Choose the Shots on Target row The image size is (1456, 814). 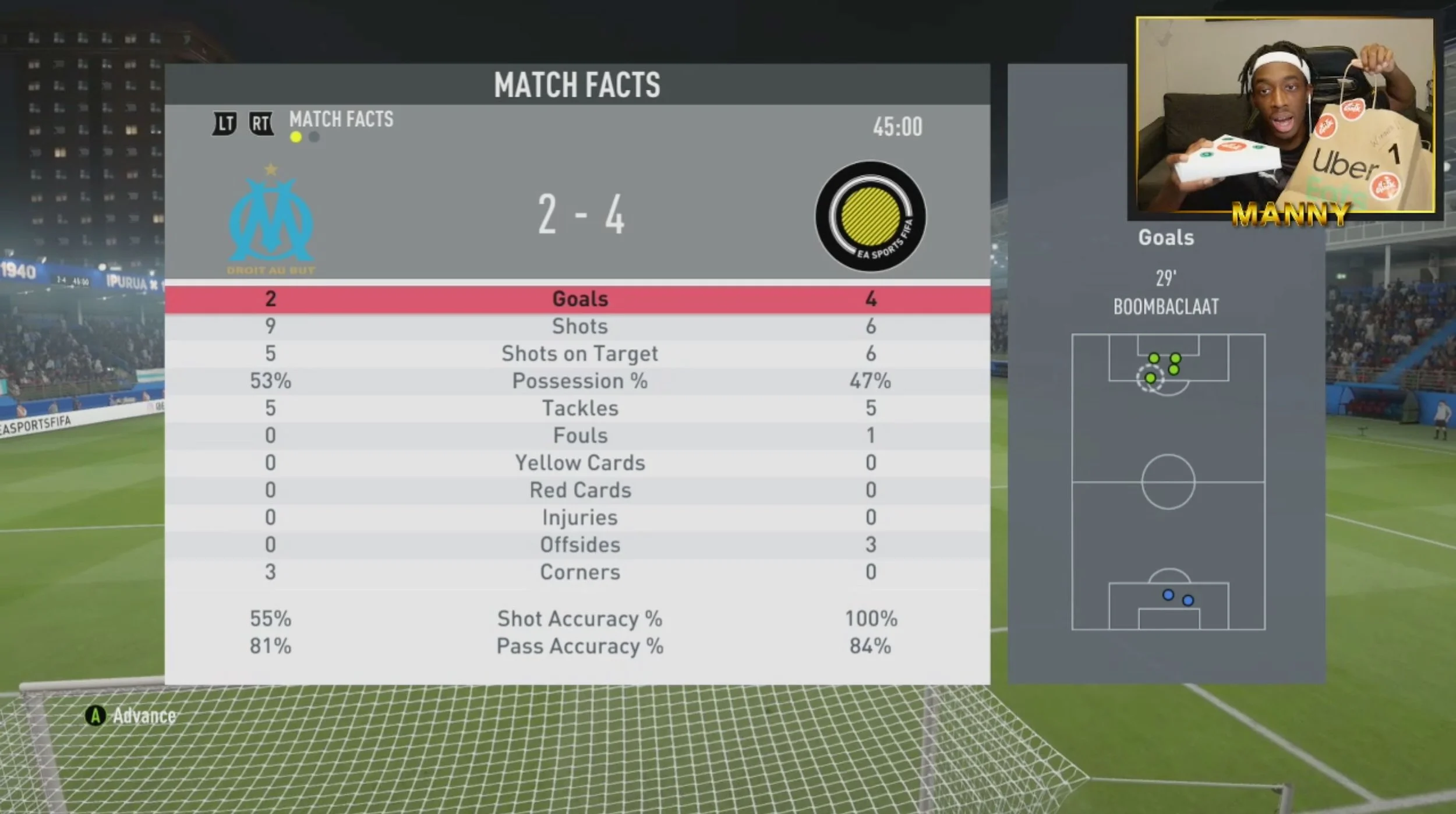coord(579,353)
